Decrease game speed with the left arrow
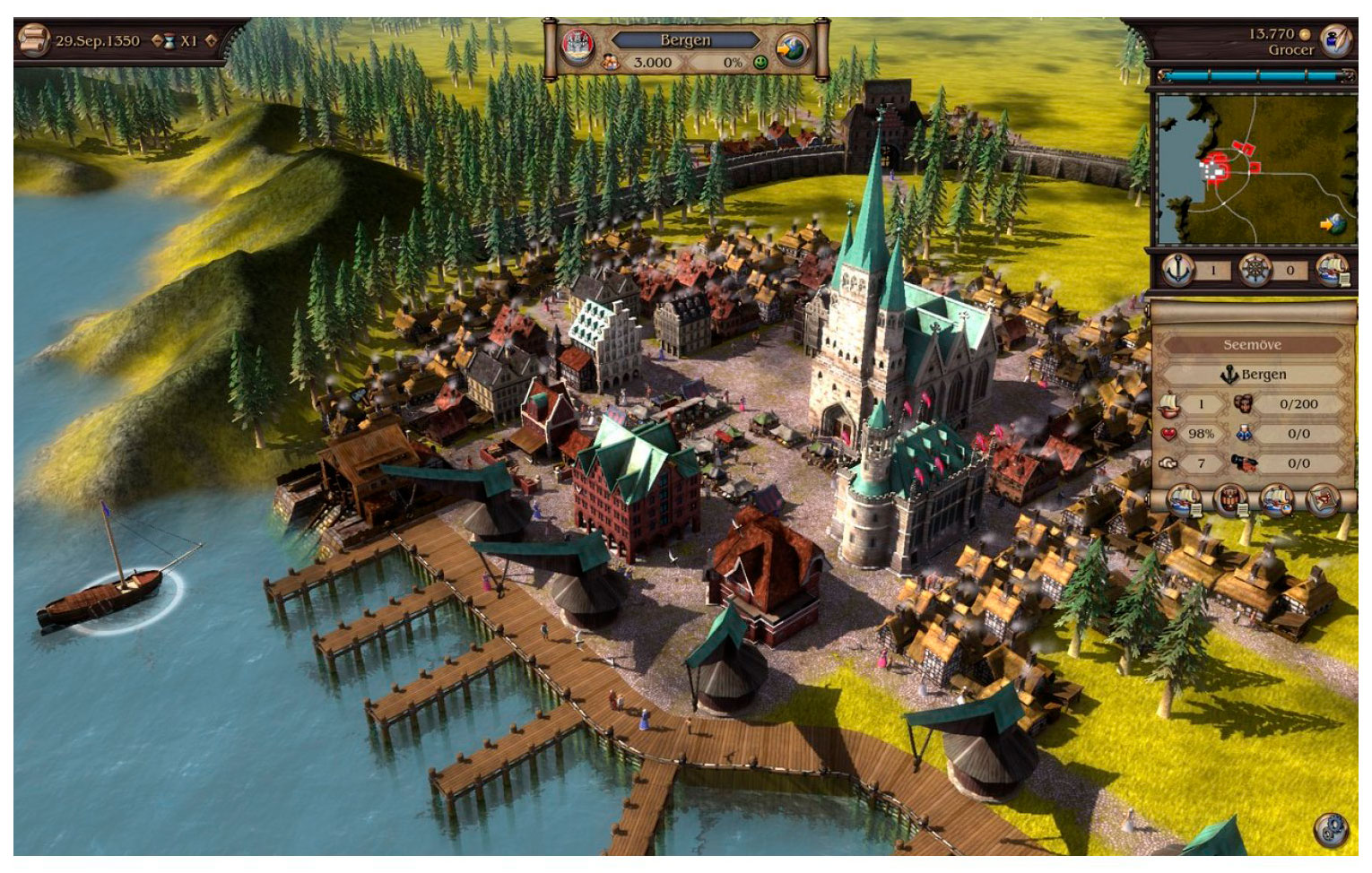This screenshot has width=1372, height=873. 158,40
